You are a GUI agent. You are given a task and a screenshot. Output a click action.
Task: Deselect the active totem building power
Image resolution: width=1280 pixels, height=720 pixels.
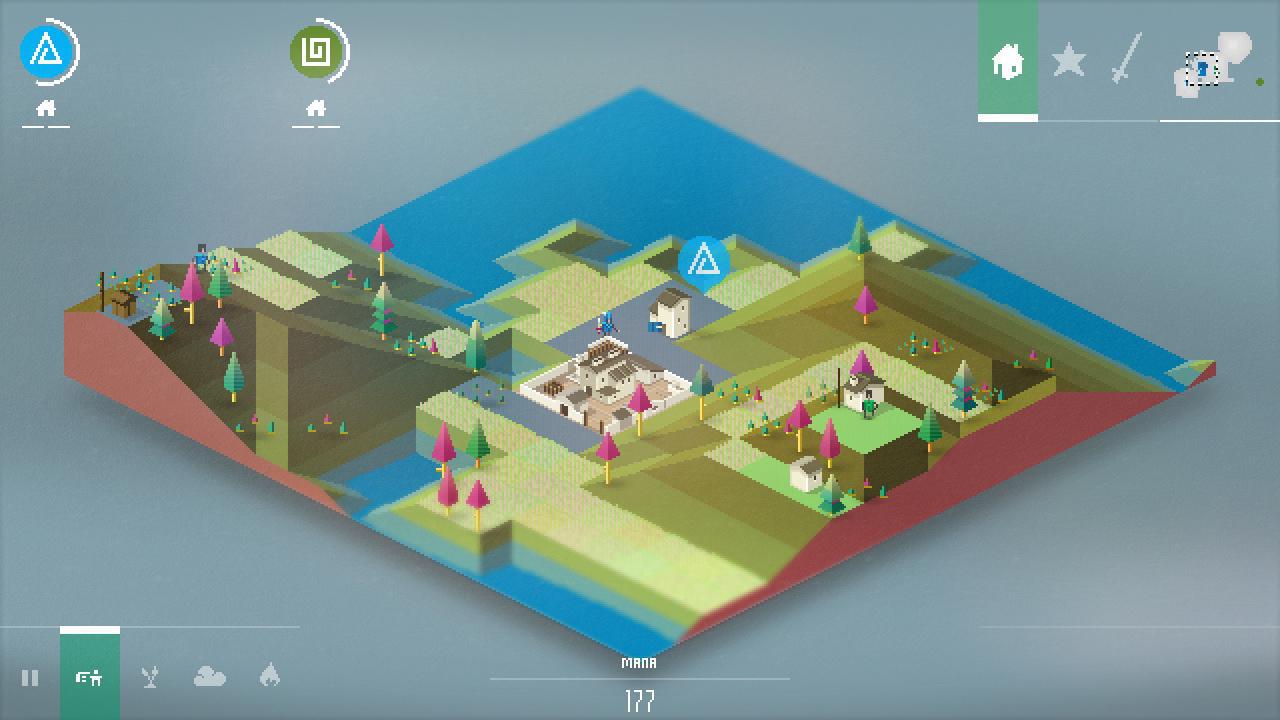click(89, 678)
